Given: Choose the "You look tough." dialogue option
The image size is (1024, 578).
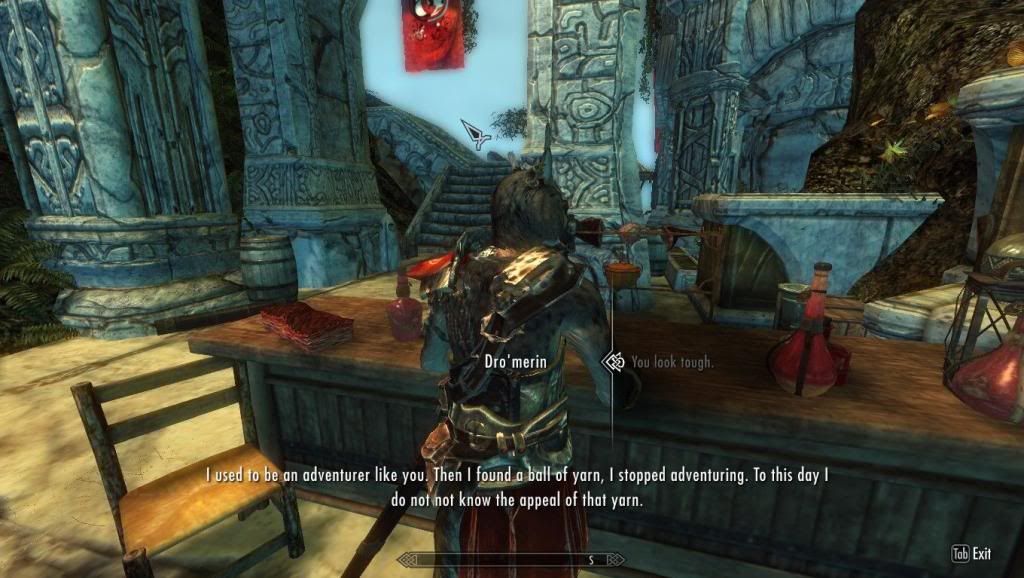Looking at the screenshot, I should click(672, 362).
